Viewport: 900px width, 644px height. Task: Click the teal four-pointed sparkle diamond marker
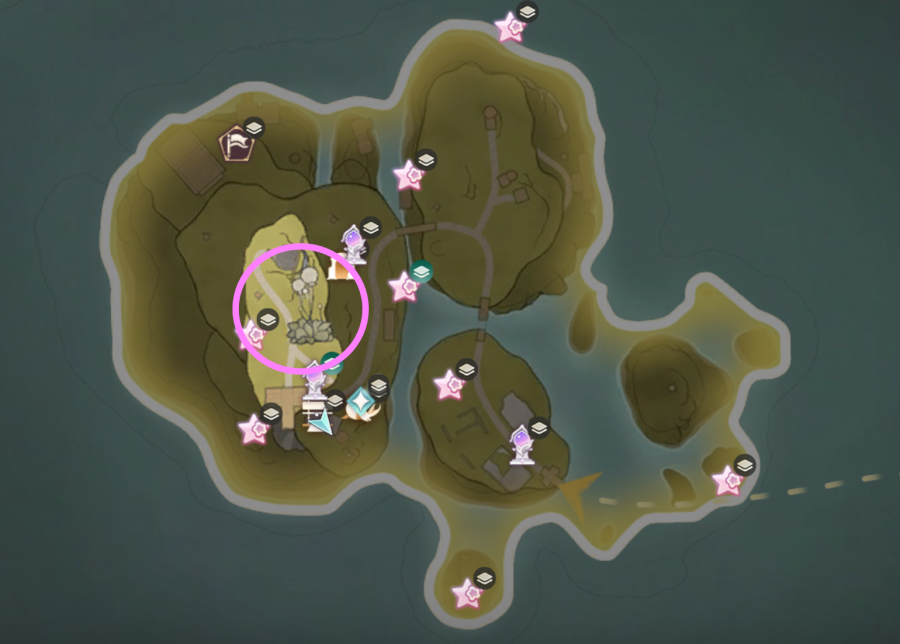pyautogui.click(x=358, y=402)
